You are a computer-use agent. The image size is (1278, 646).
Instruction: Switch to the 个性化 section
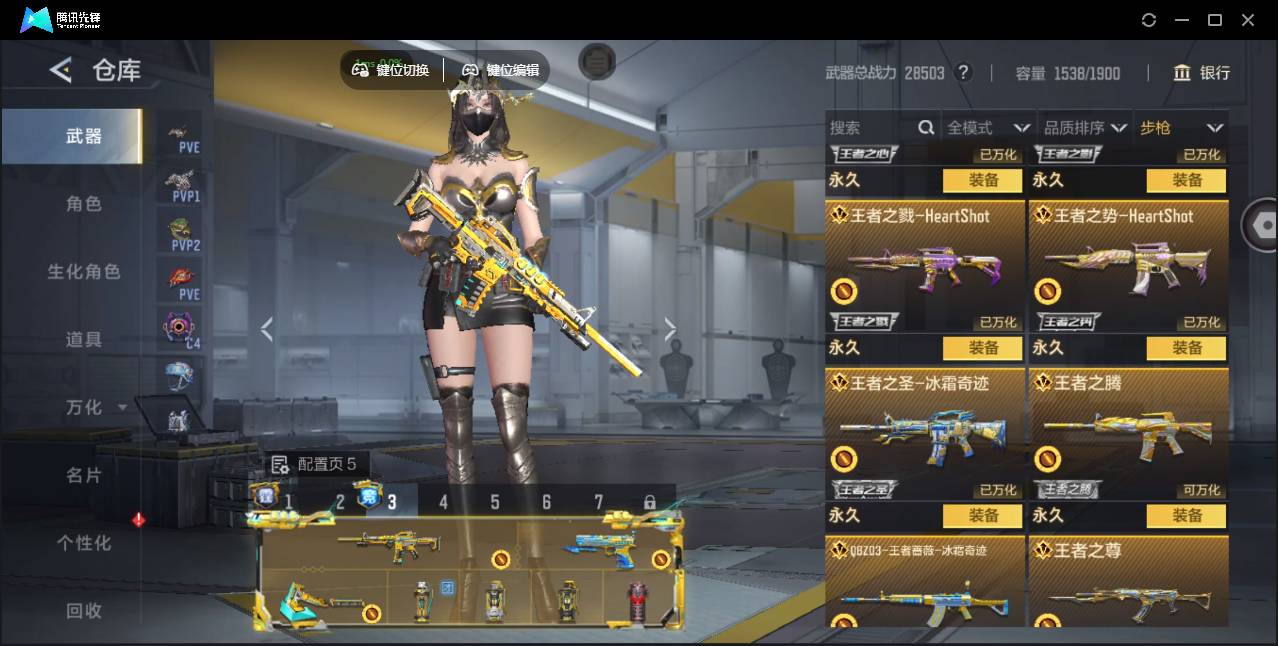84,543
